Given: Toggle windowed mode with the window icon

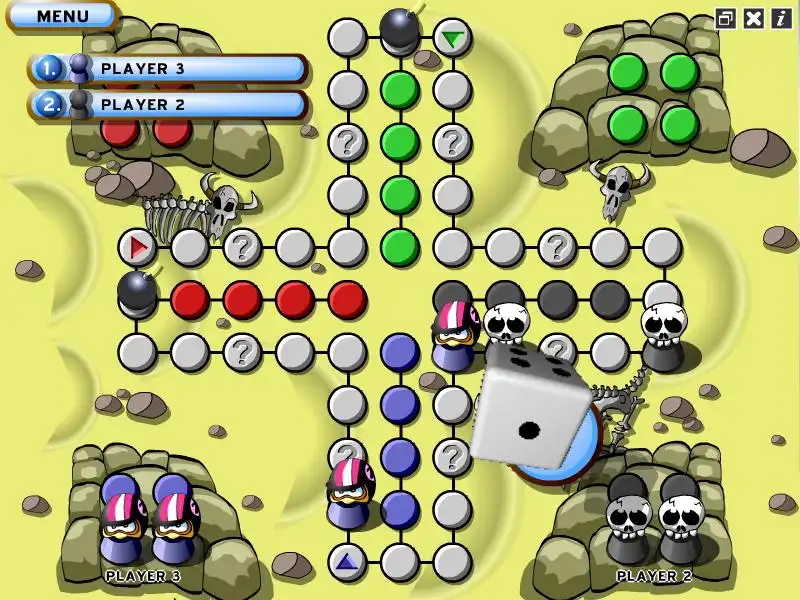Looking at the screenshot, I should pyautogui.click(x=726, y=17).
